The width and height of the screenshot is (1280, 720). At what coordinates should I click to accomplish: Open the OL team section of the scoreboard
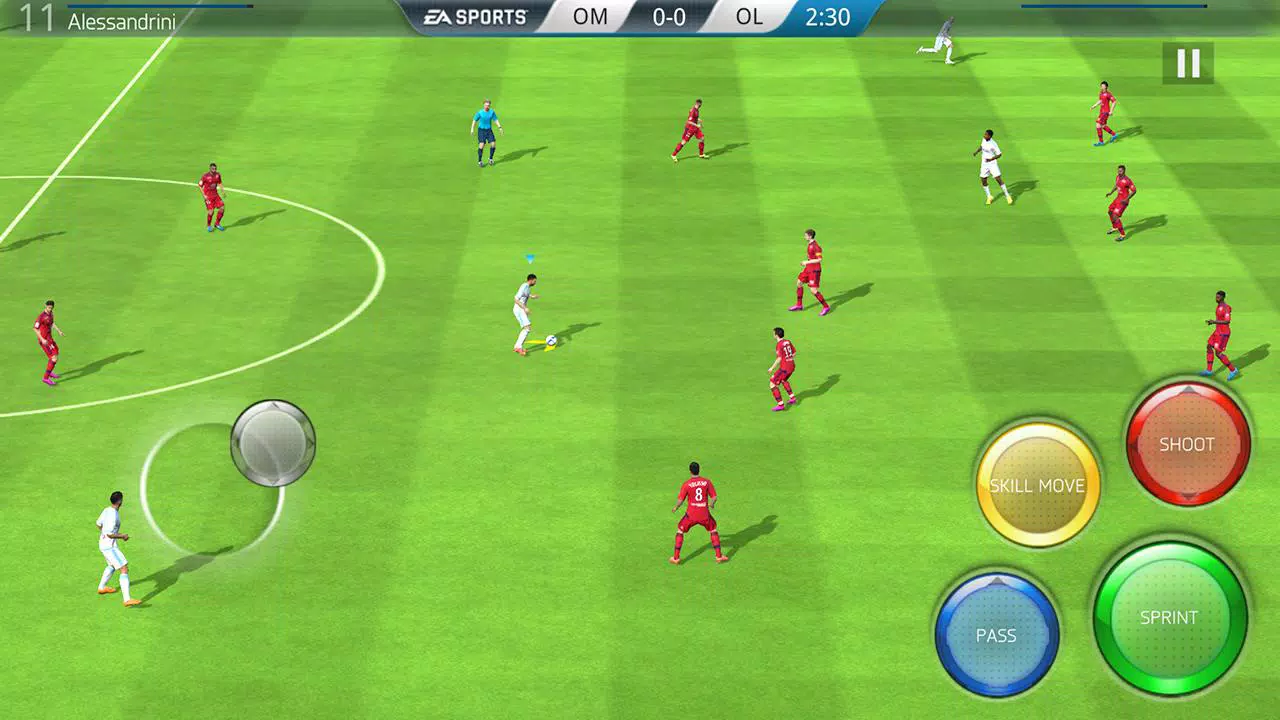pyautogui.click(x=749, y=17)
